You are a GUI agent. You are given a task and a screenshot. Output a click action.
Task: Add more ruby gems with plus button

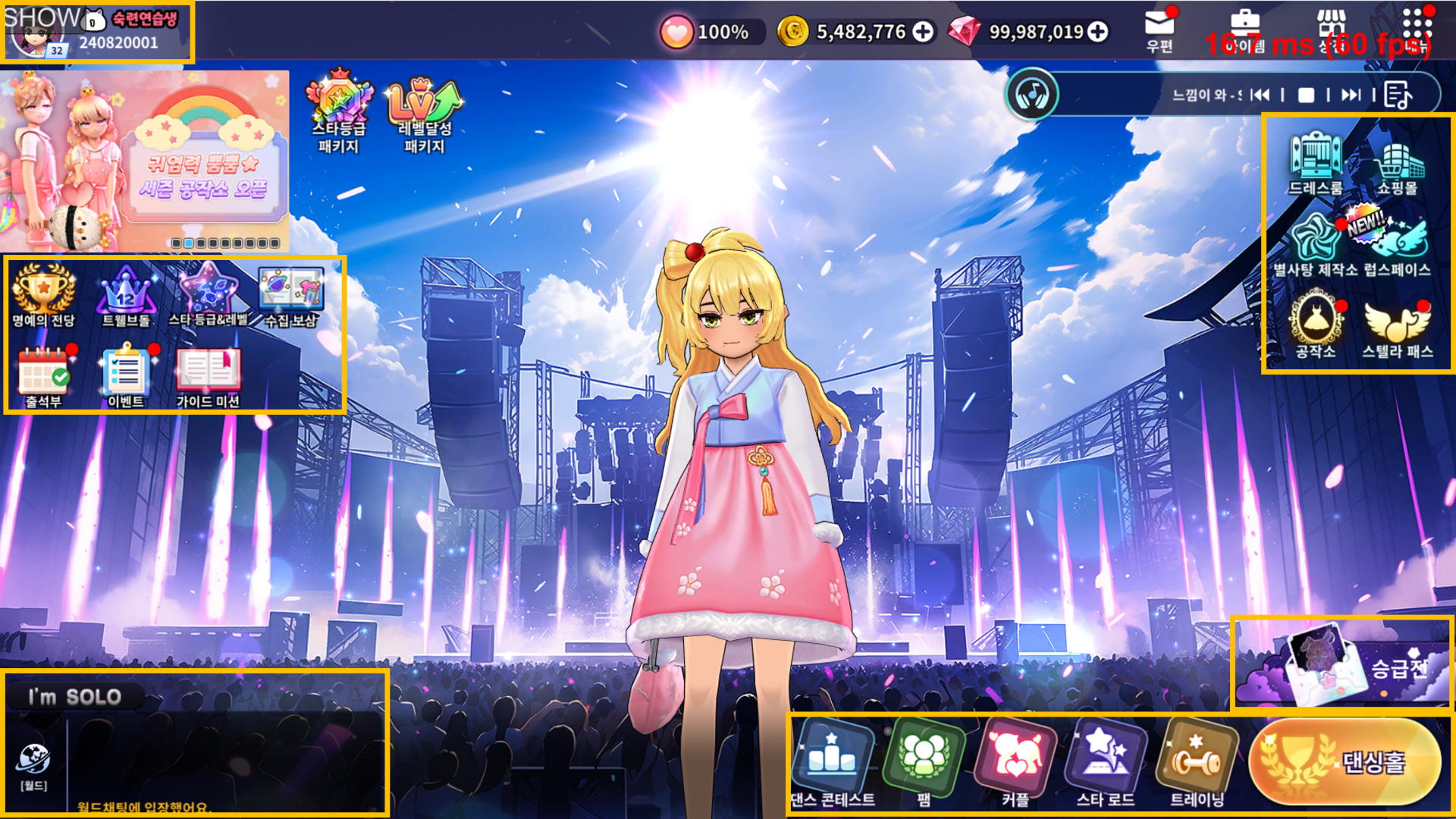[1097, 32]
